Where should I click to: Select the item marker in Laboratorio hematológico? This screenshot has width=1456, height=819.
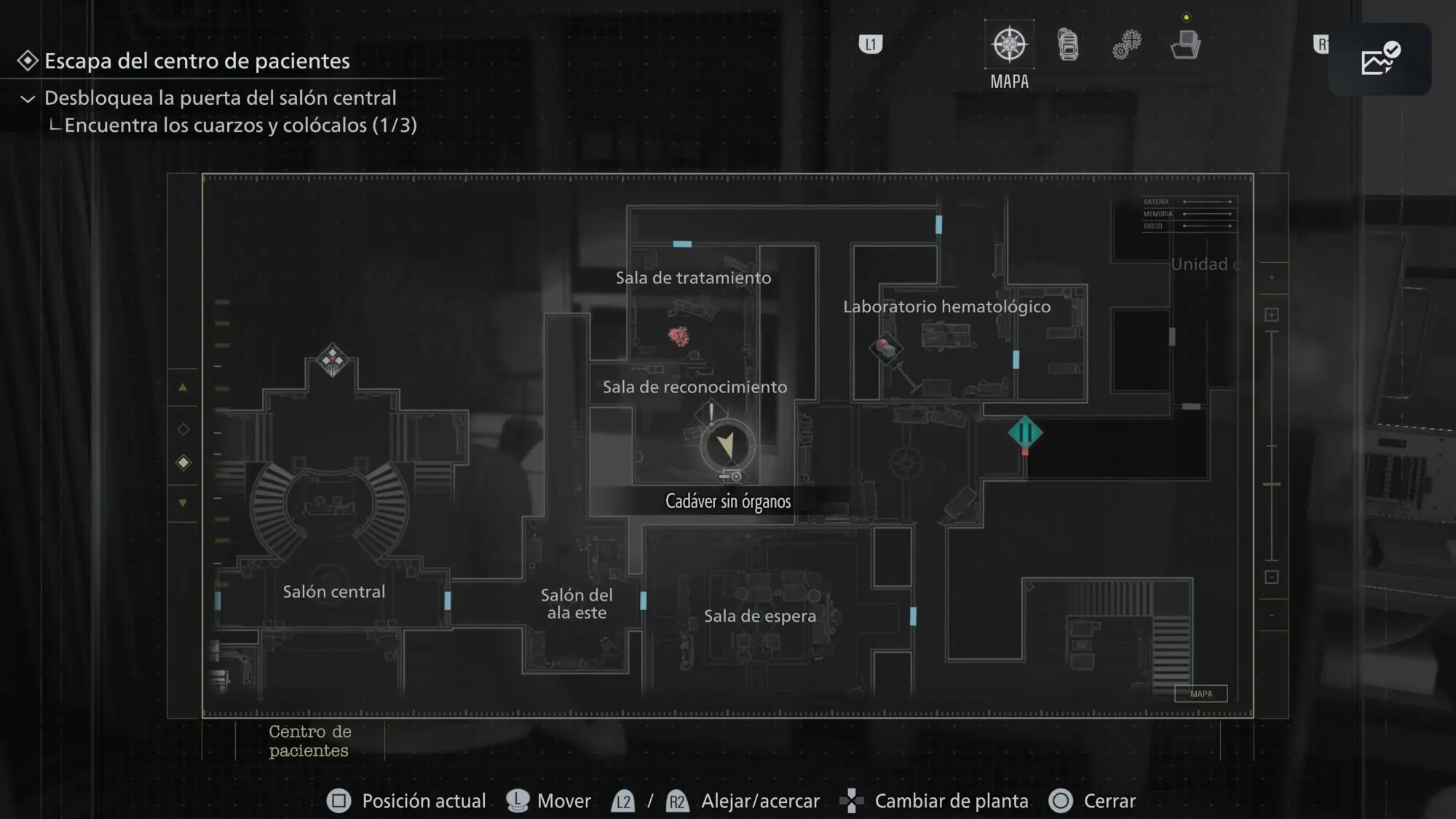(x=885, y=348)
